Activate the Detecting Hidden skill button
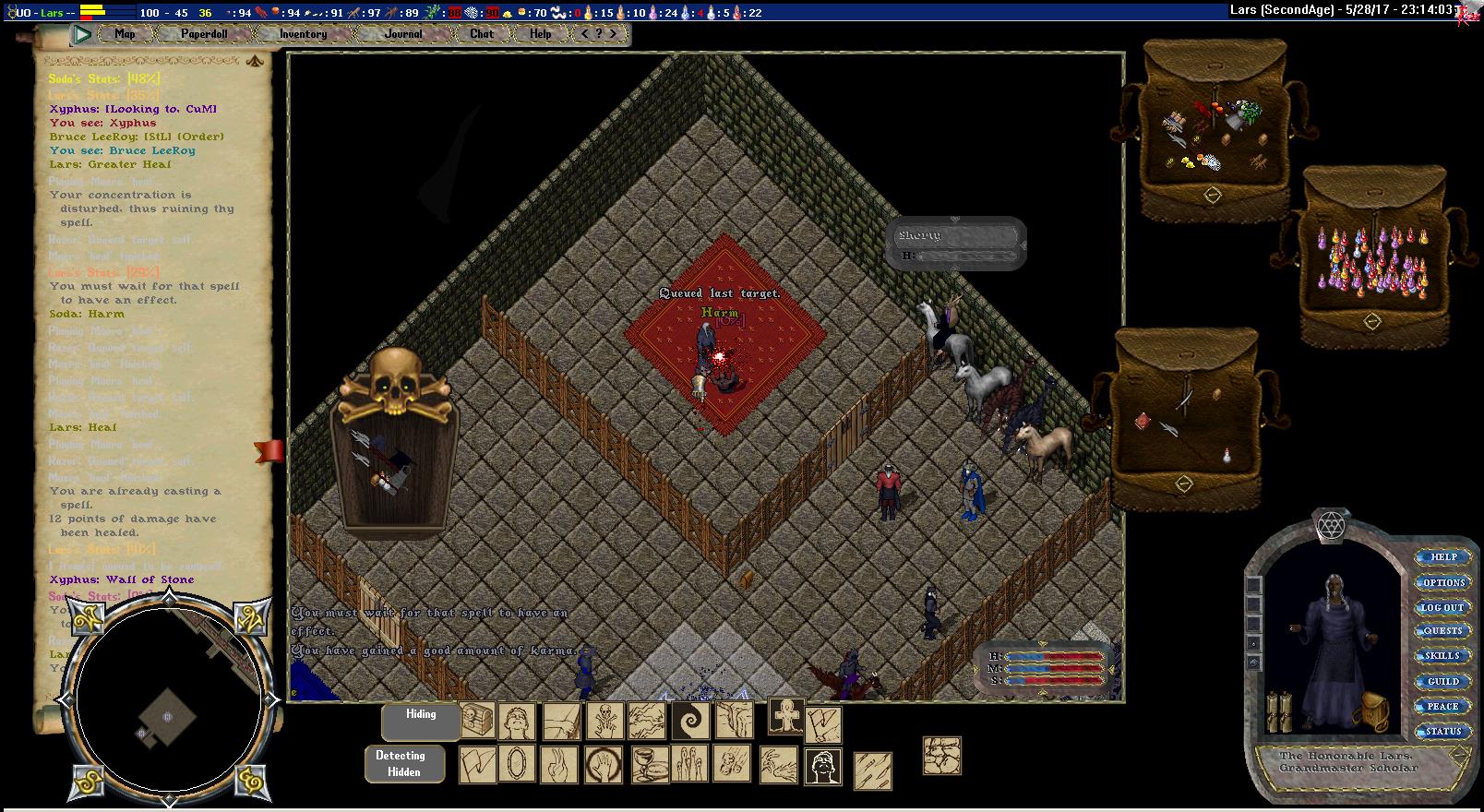The height and width of the screenshot is (812, 1484). 404,764
